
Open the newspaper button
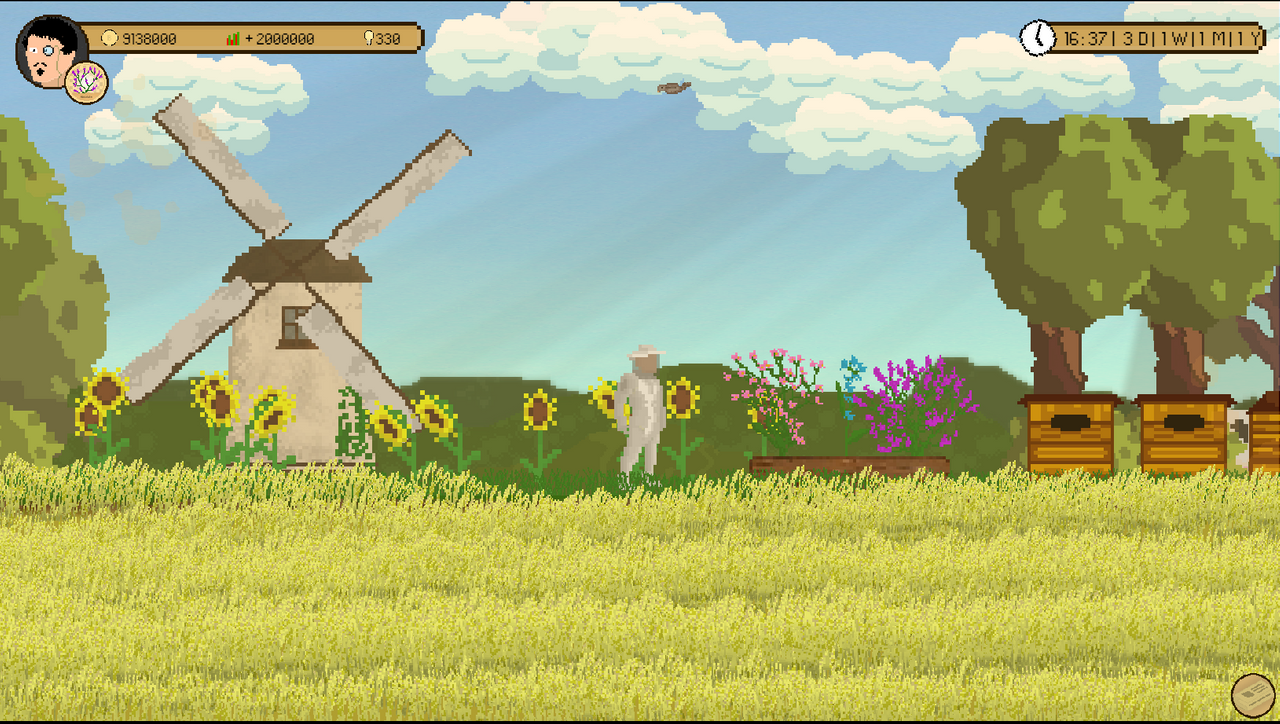[1252, 695]
